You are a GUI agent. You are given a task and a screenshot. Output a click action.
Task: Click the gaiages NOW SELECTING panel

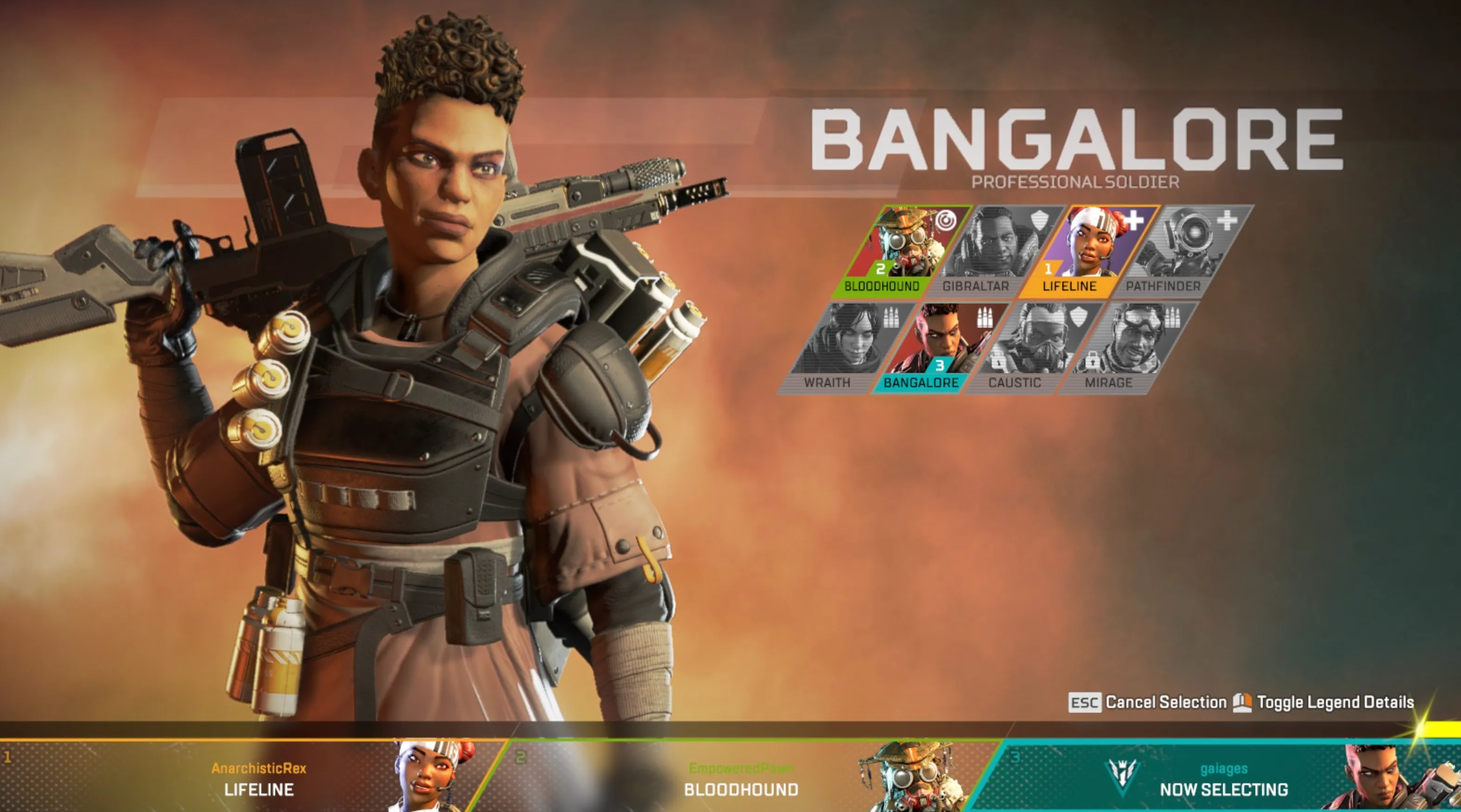pos(1223,778)
